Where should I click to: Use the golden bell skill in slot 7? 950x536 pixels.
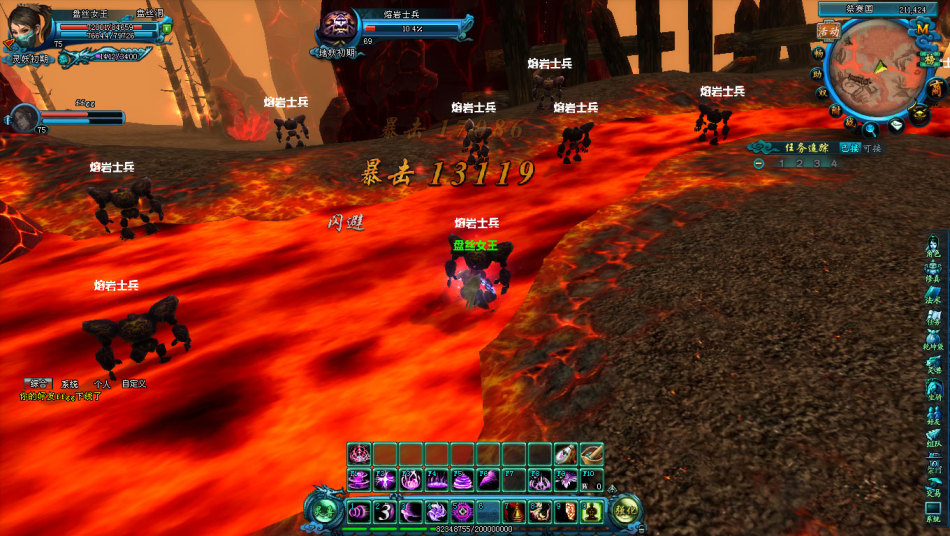pos(515,512)
